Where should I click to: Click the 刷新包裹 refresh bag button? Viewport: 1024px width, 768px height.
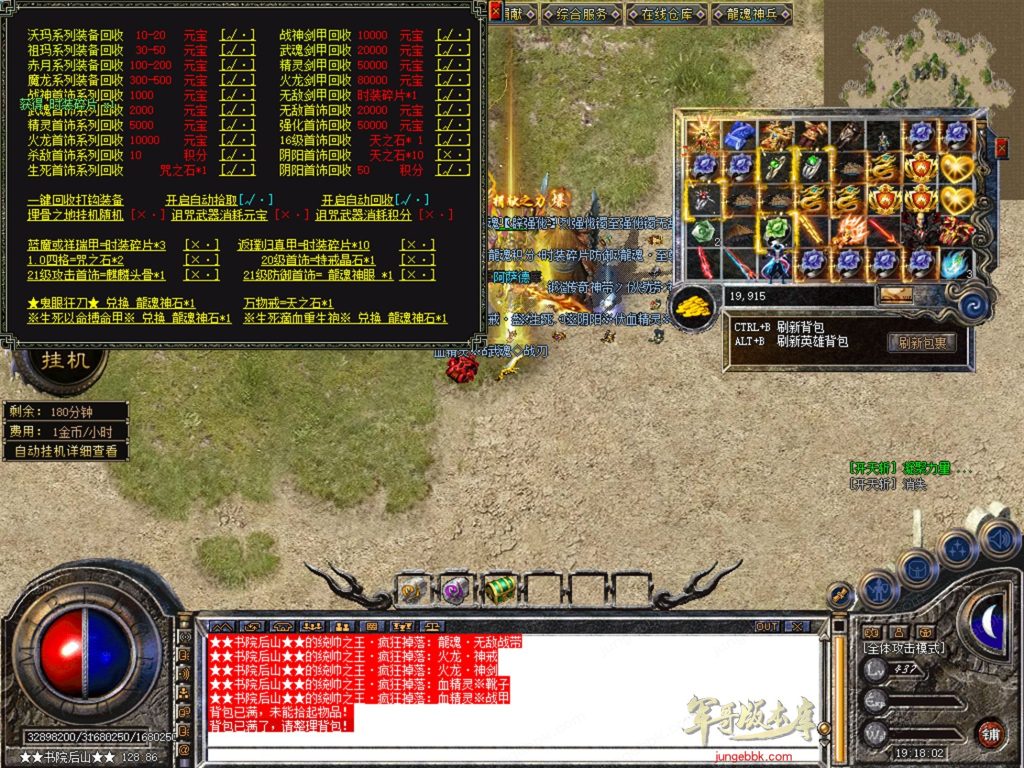click(921, 342)
